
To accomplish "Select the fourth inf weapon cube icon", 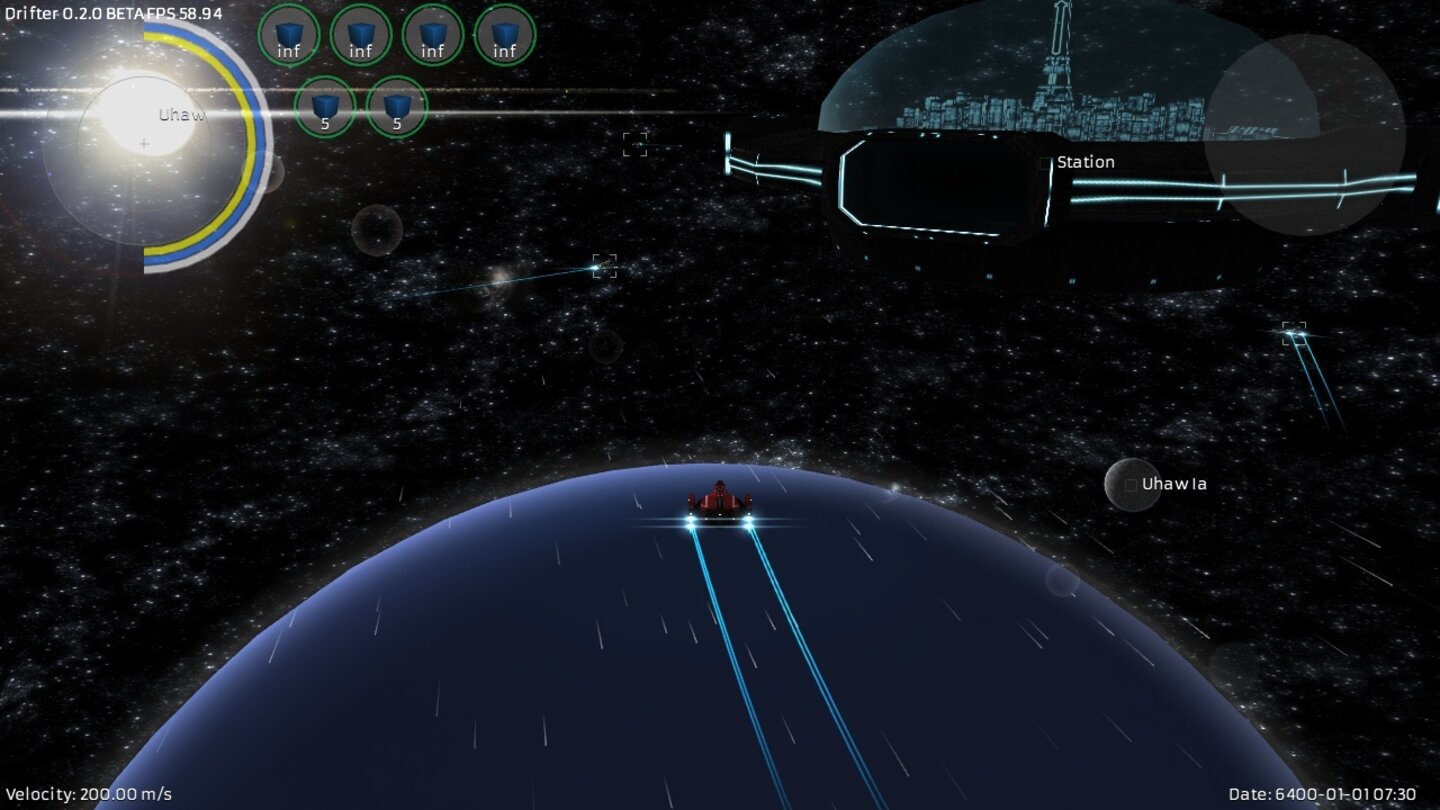I will [503, 35].
